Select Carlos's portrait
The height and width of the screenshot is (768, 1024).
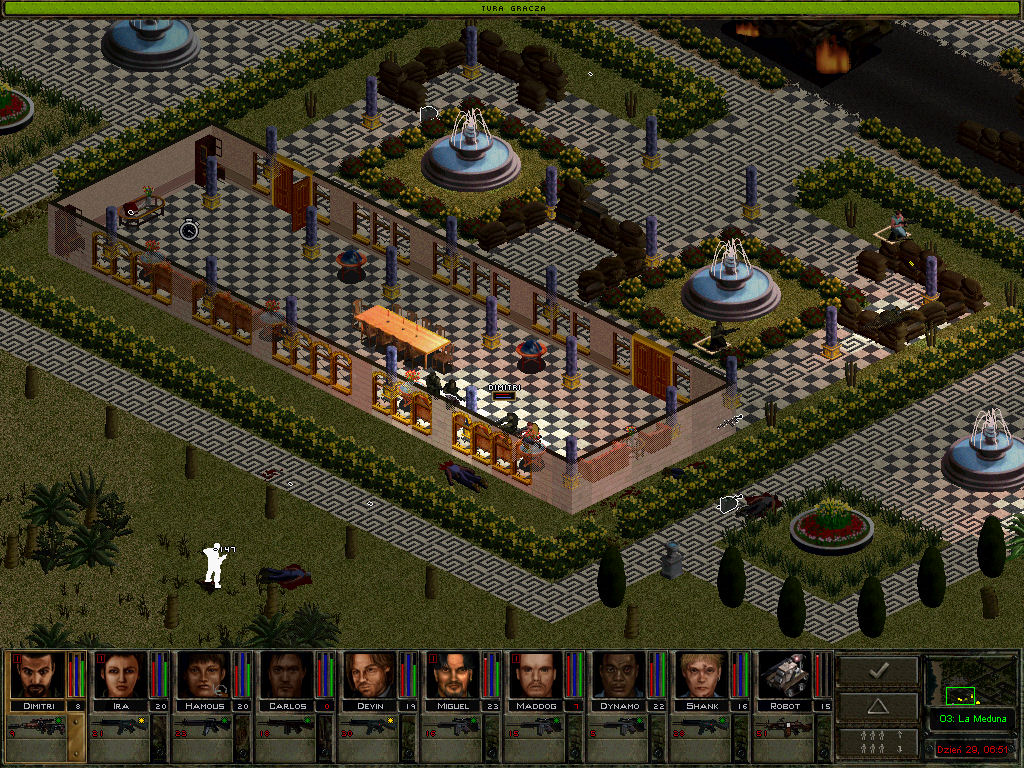click(x=287, y=675)
